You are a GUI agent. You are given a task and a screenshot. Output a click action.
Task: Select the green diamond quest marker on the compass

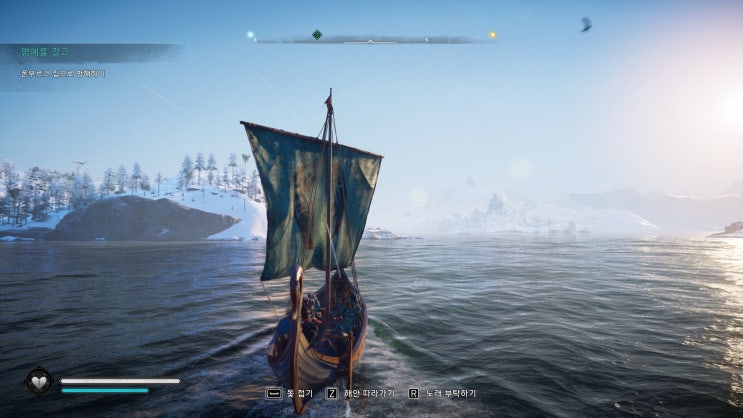[x=317, y=35]
